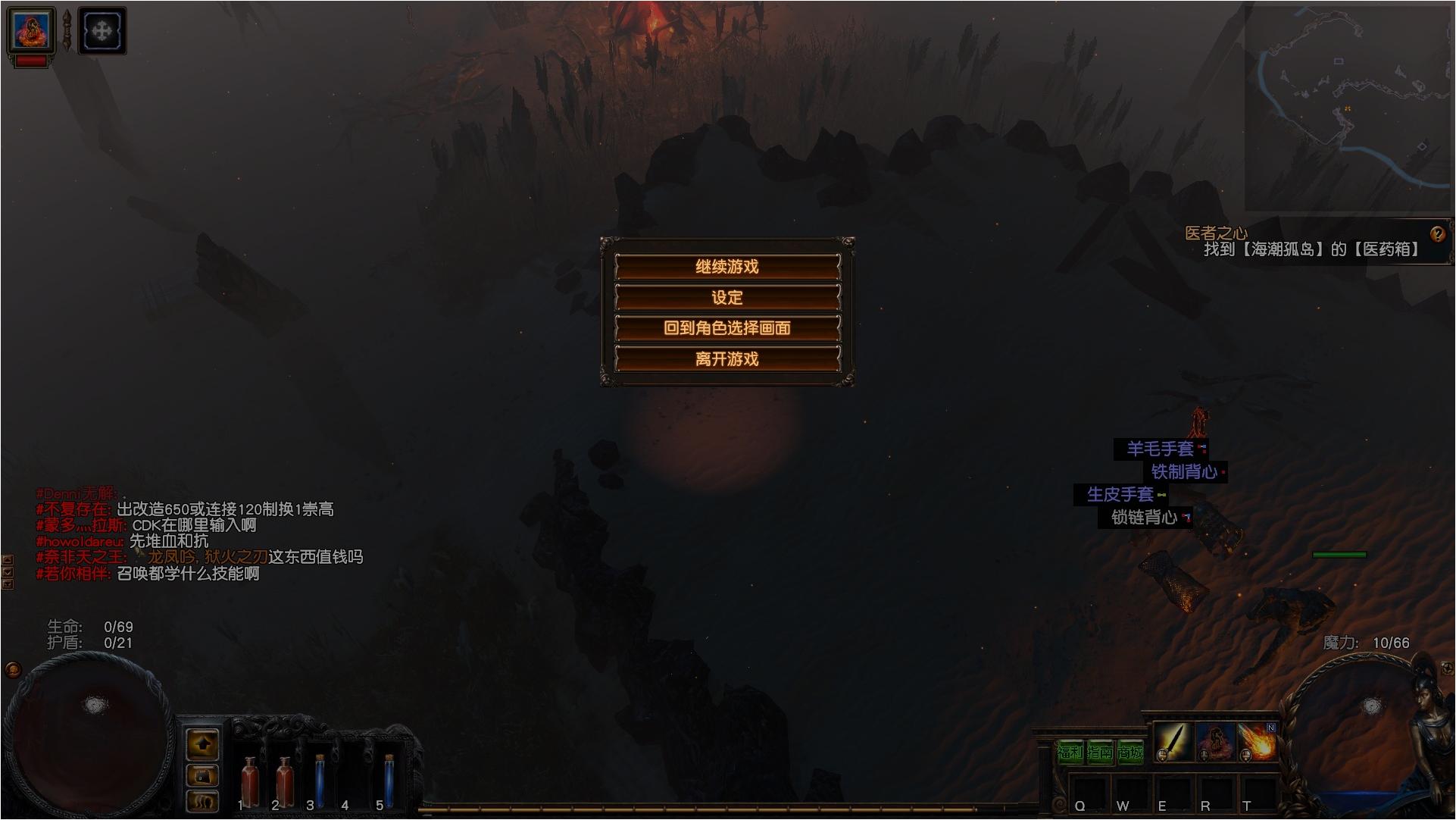
Task: Open the green 商城 shop button
Action: 1129,753
